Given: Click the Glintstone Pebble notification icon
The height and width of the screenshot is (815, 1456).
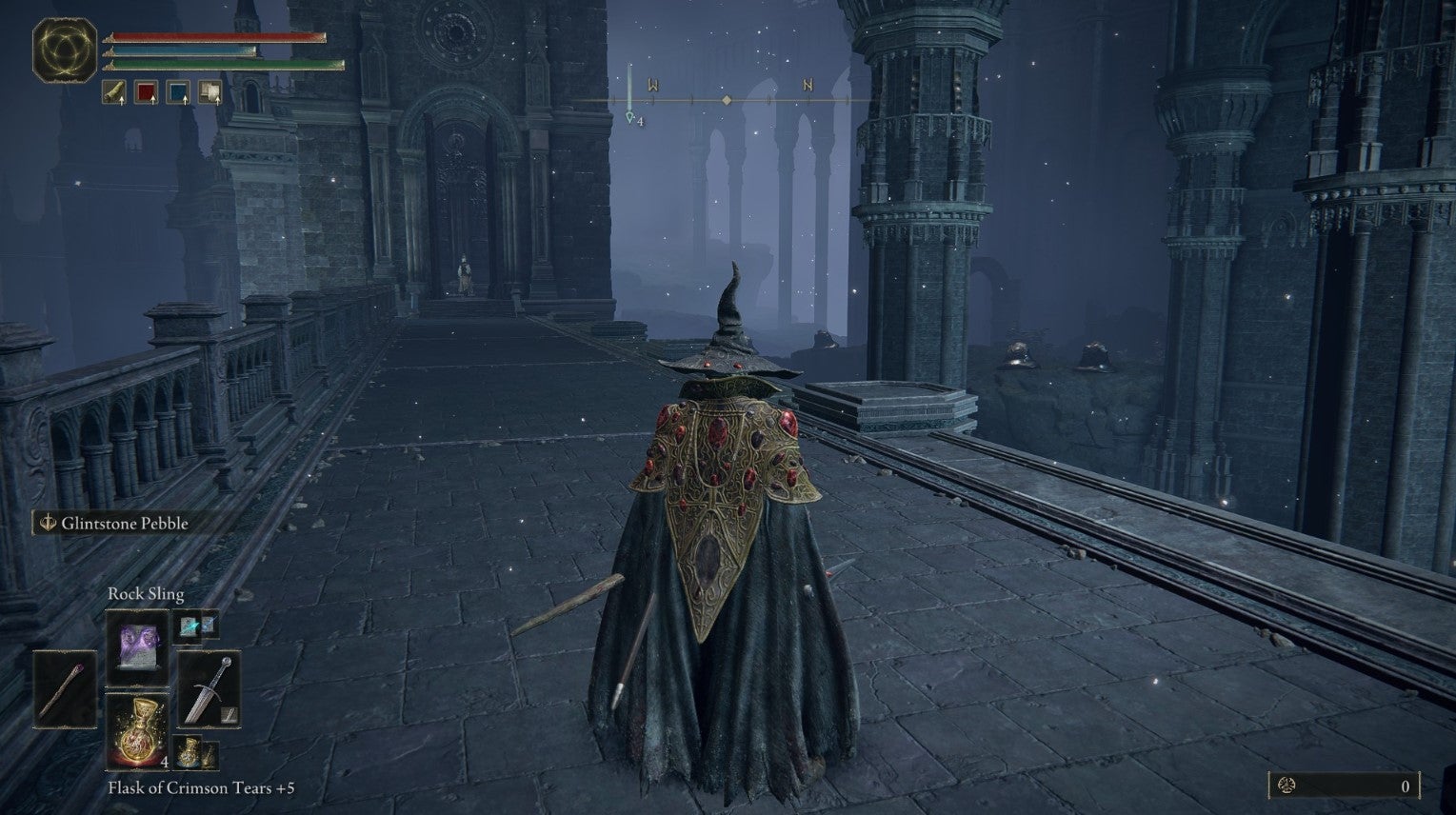Looking at the screenshot, I should (x=46, y=523).
